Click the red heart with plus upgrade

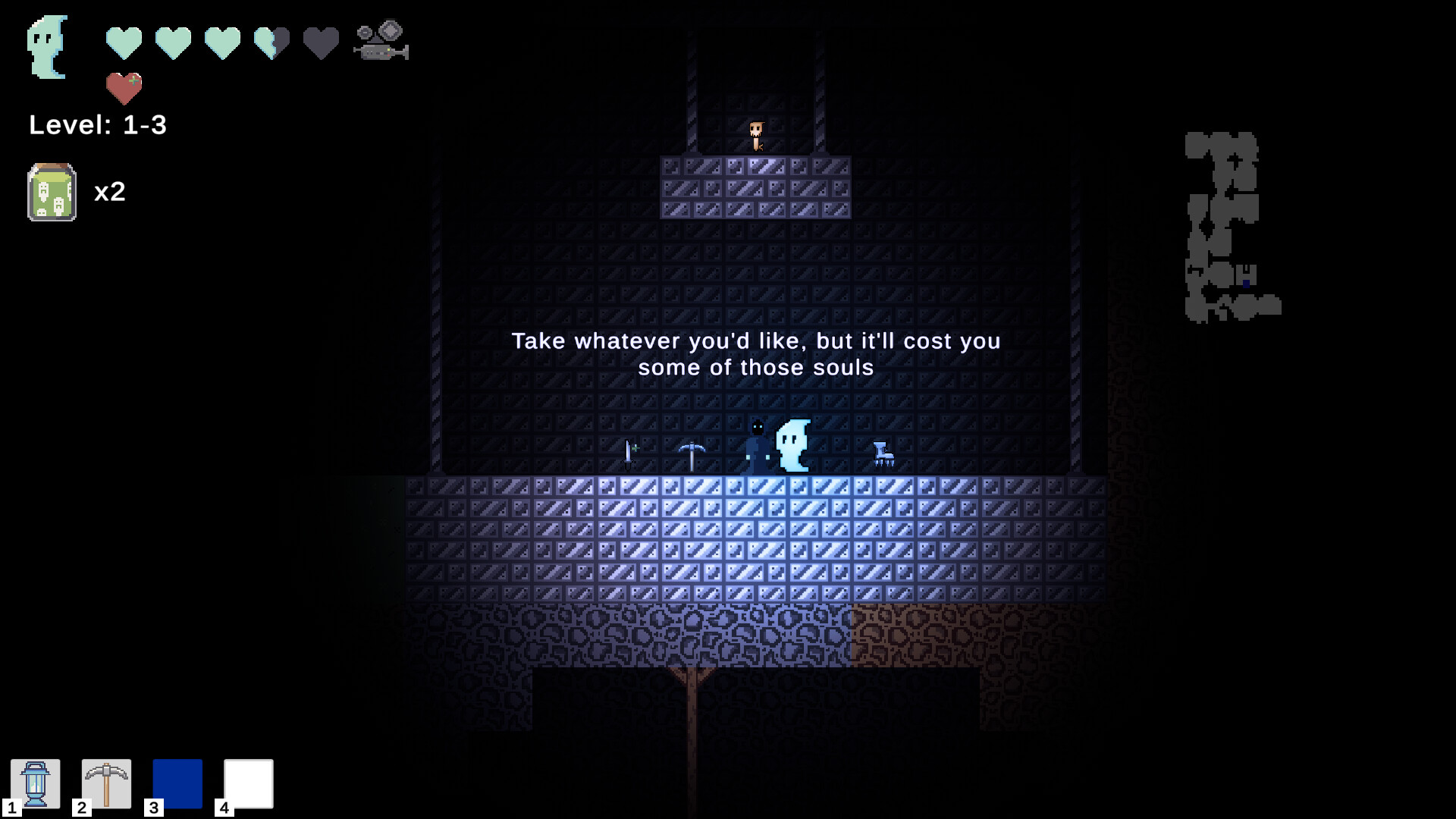pyautogui.click(x=124, y=89)
